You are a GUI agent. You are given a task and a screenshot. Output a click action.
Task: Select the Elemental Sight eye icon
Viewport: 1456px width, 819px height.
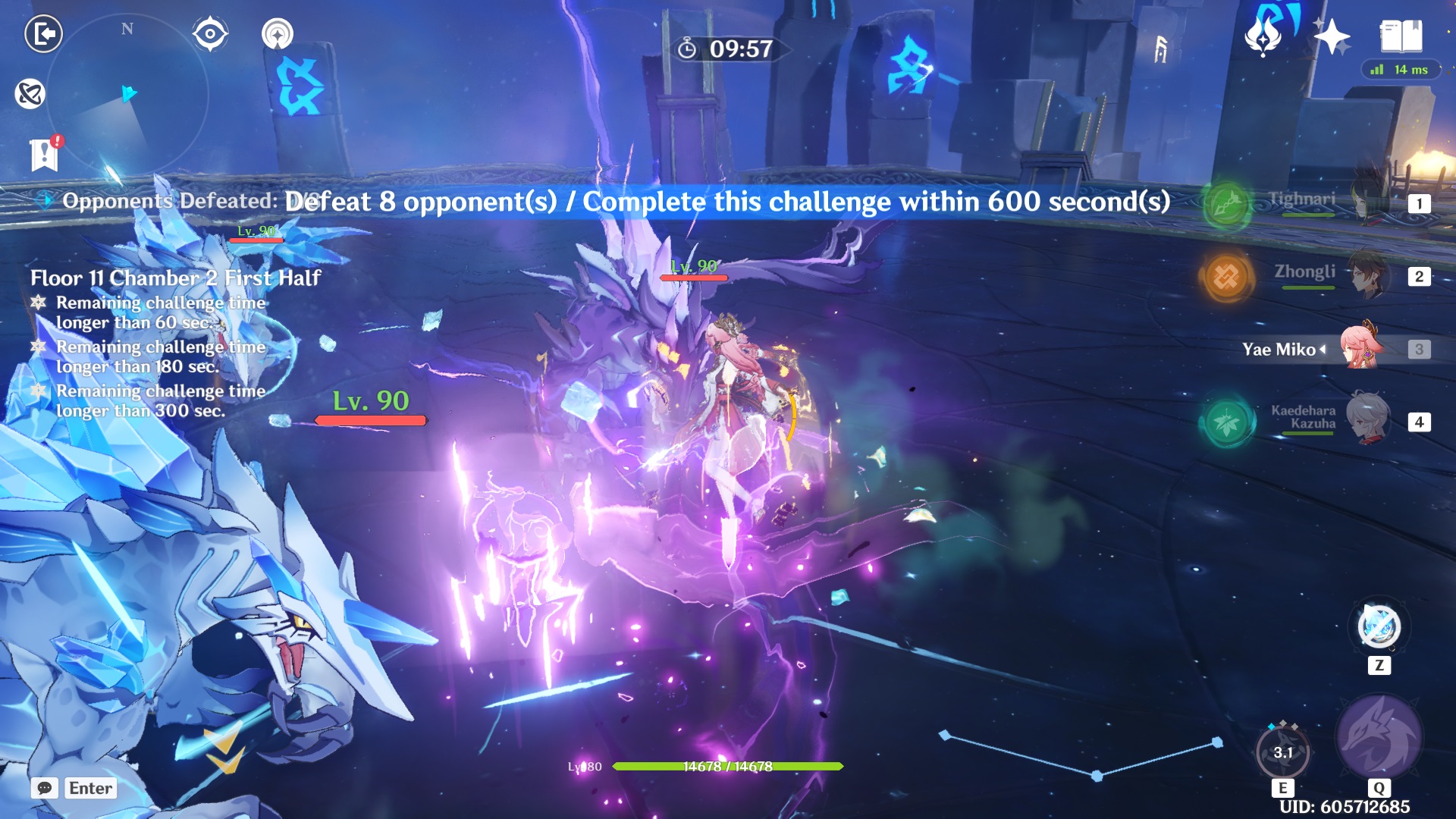(209, 32)
